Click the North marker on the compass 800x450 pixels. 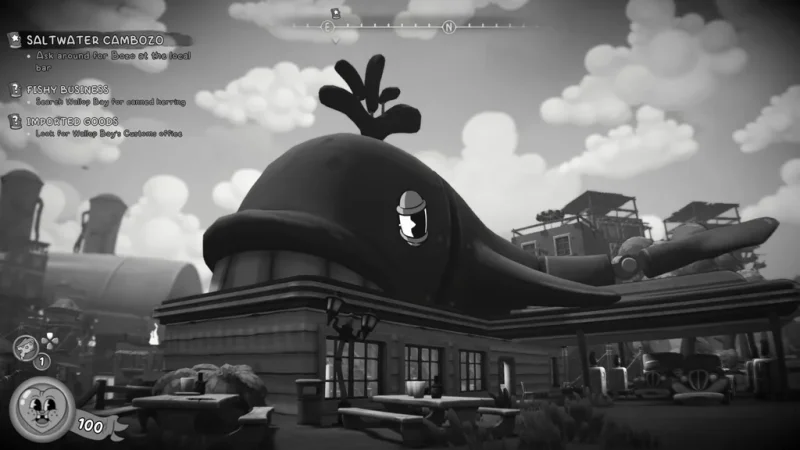tap(449, 27)
